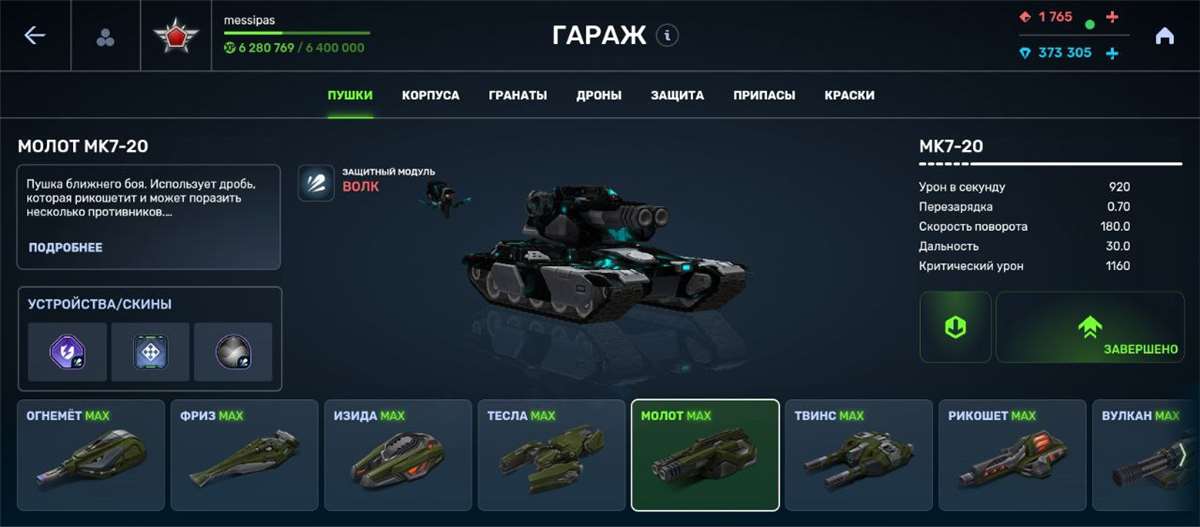Open the Припасы tab
1200x527 pixels.
tap(764, 96)
